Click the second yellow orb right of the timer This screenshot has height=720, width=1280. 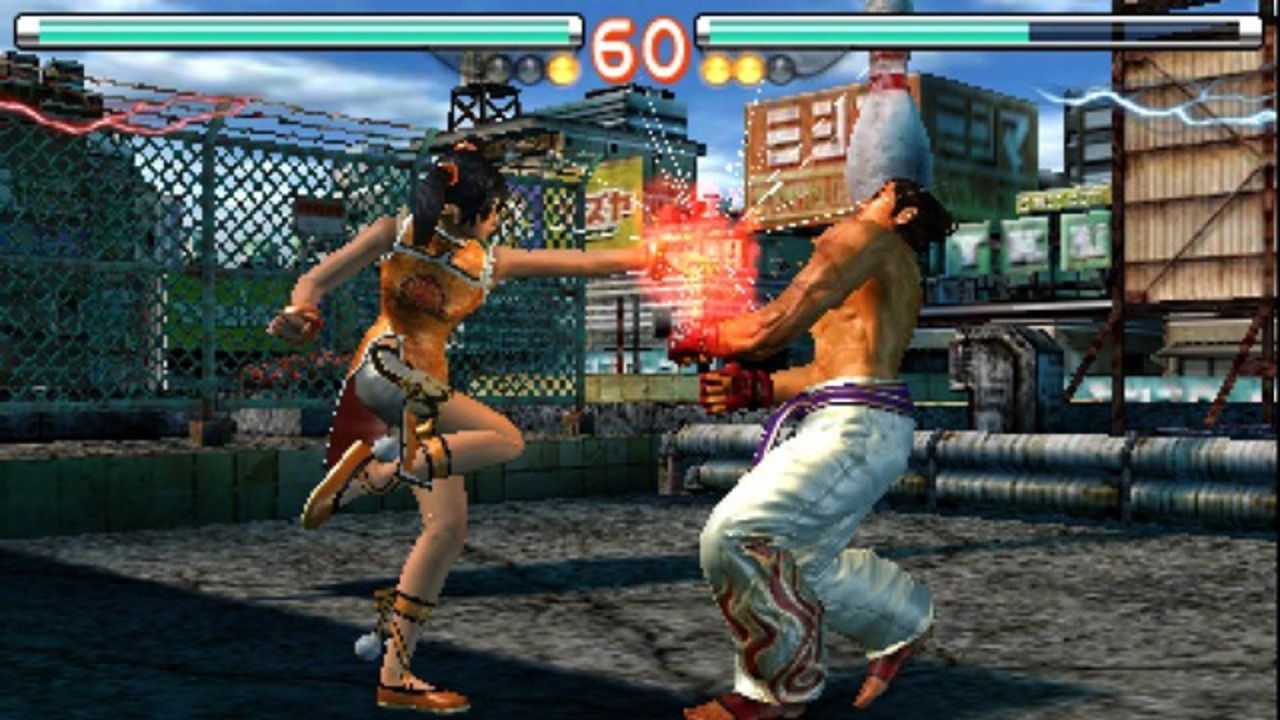coord(747,67)
